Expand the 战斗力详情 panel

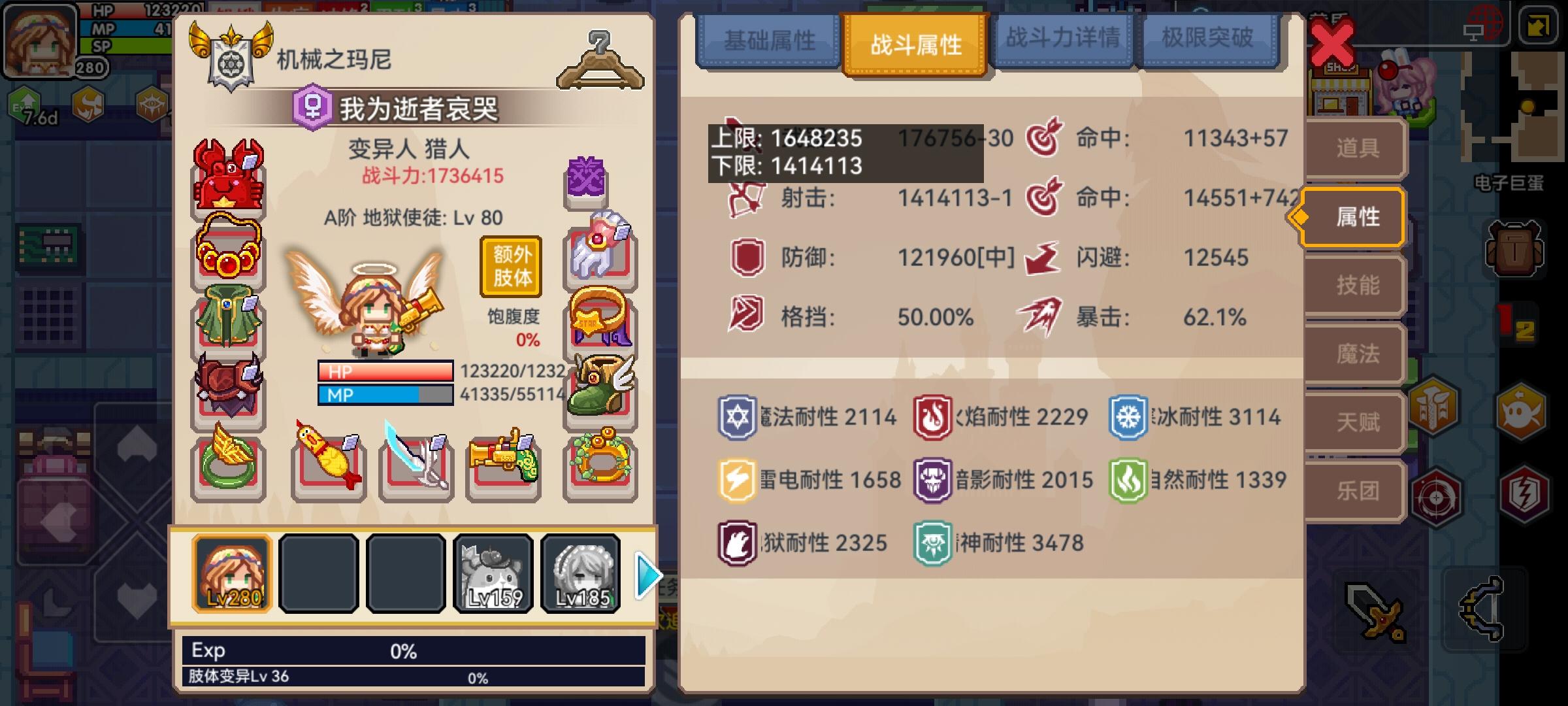[1063, 41]
